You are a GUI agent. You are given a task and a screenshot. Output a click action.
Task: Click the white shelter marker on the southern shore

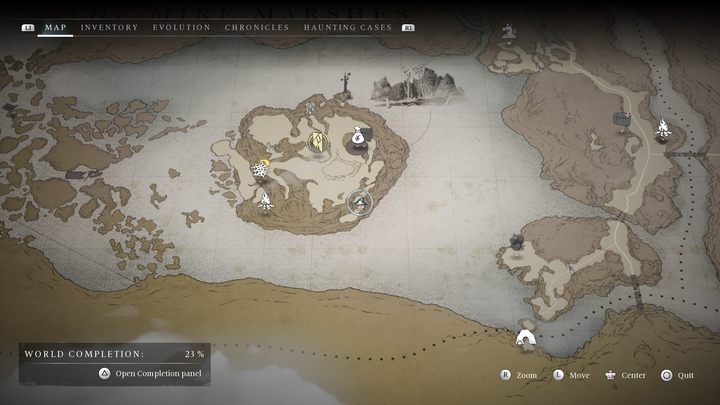(524, 337)
